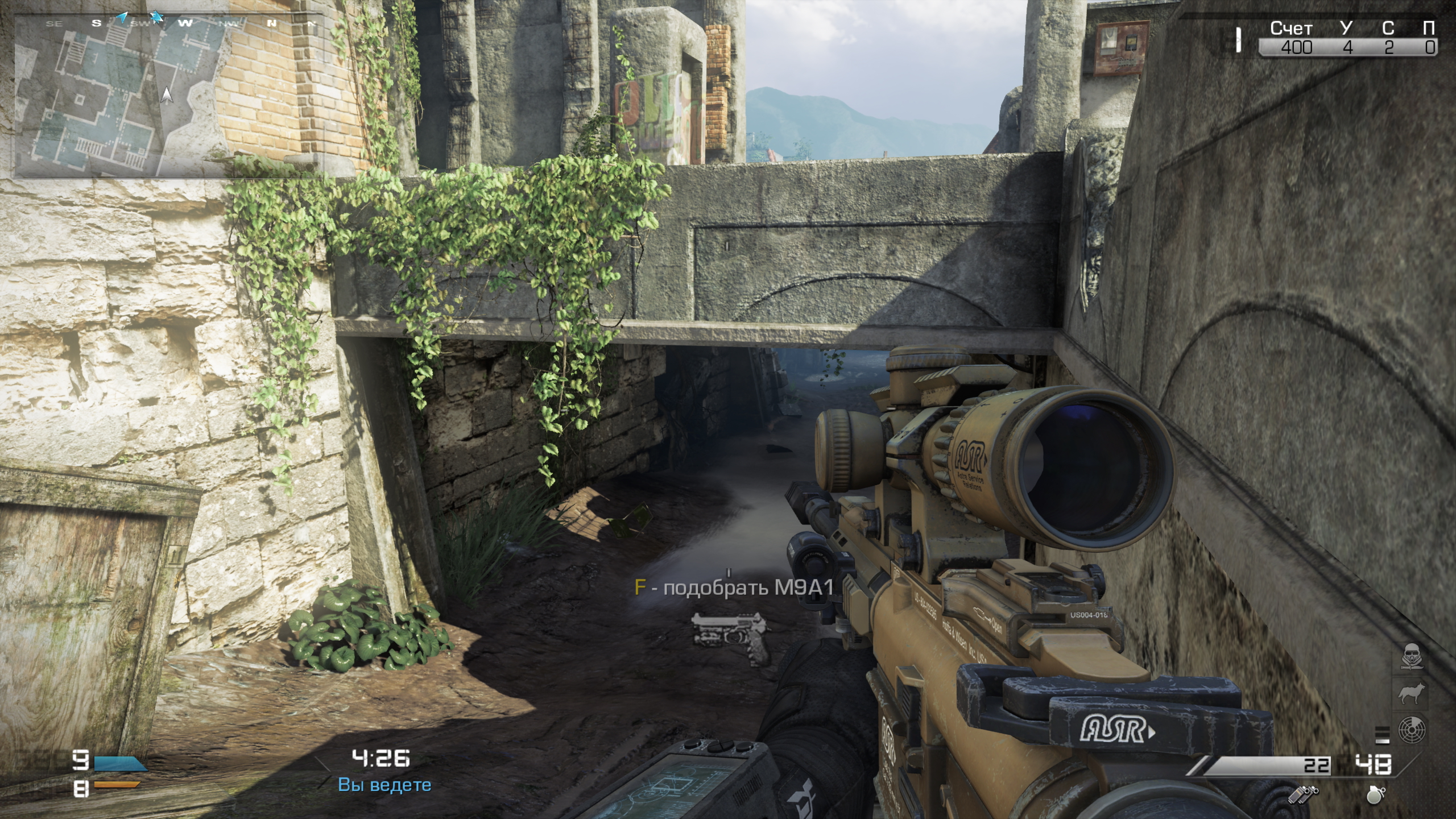Activate the guard dog killstreak icon
The image size is (1456, 819).
pos(1411,694)
